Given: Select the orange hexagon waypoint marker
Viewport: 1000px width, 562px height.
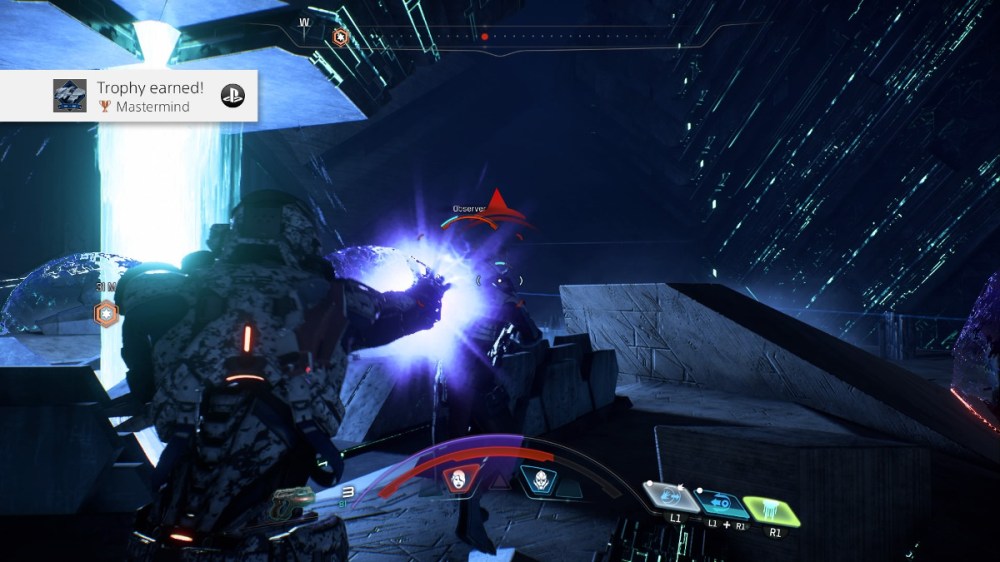Looking at the screenshot, I should coord(105,314).
